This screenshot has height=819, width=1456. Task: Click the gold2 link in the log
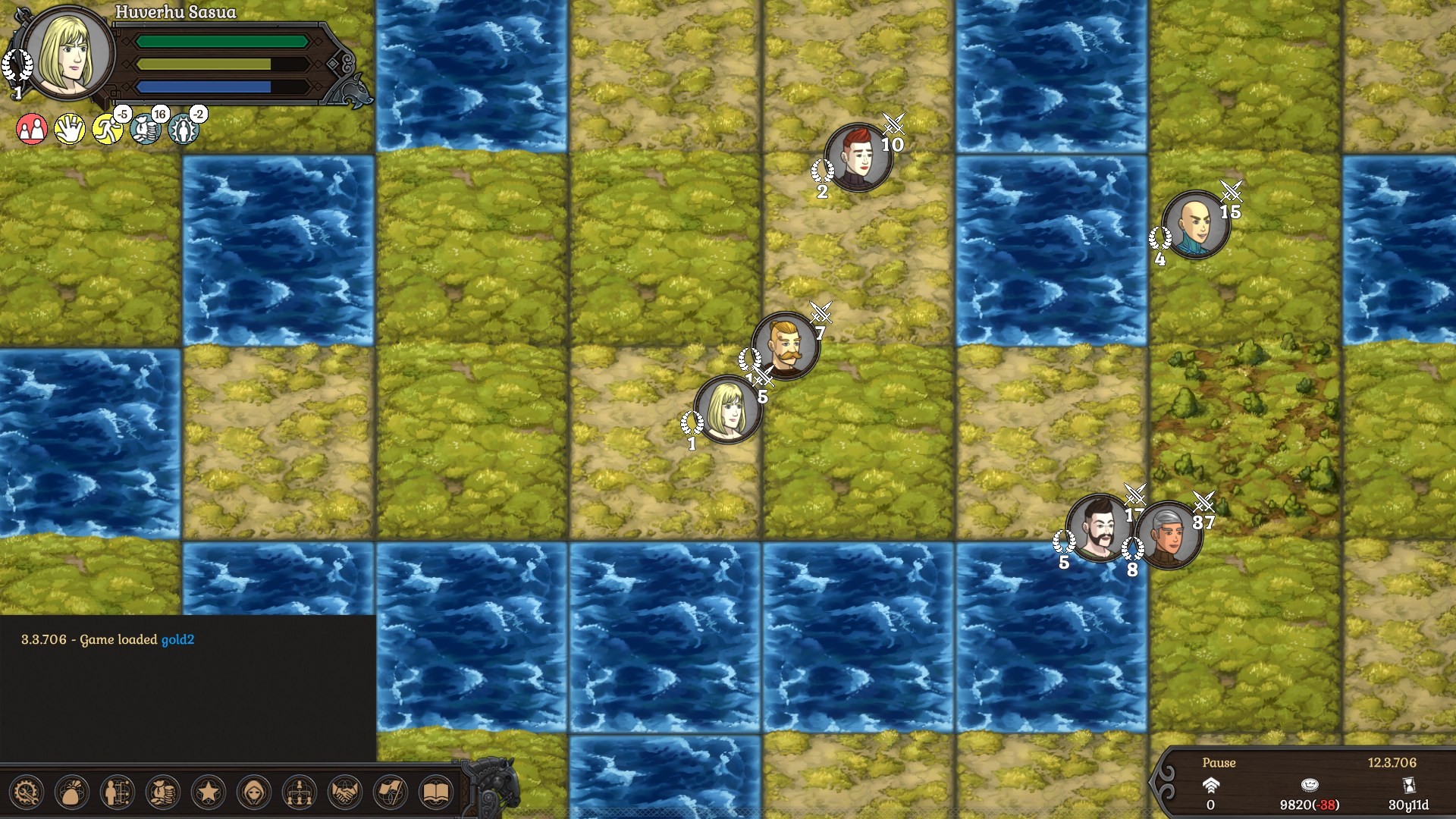(177, 639)
